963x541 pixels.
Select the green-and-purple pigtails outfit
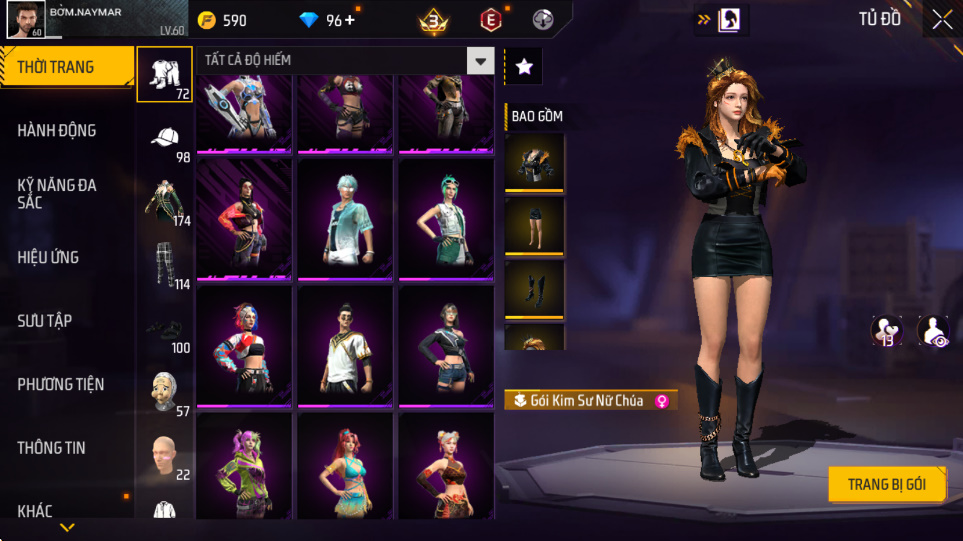coord(244,465)
